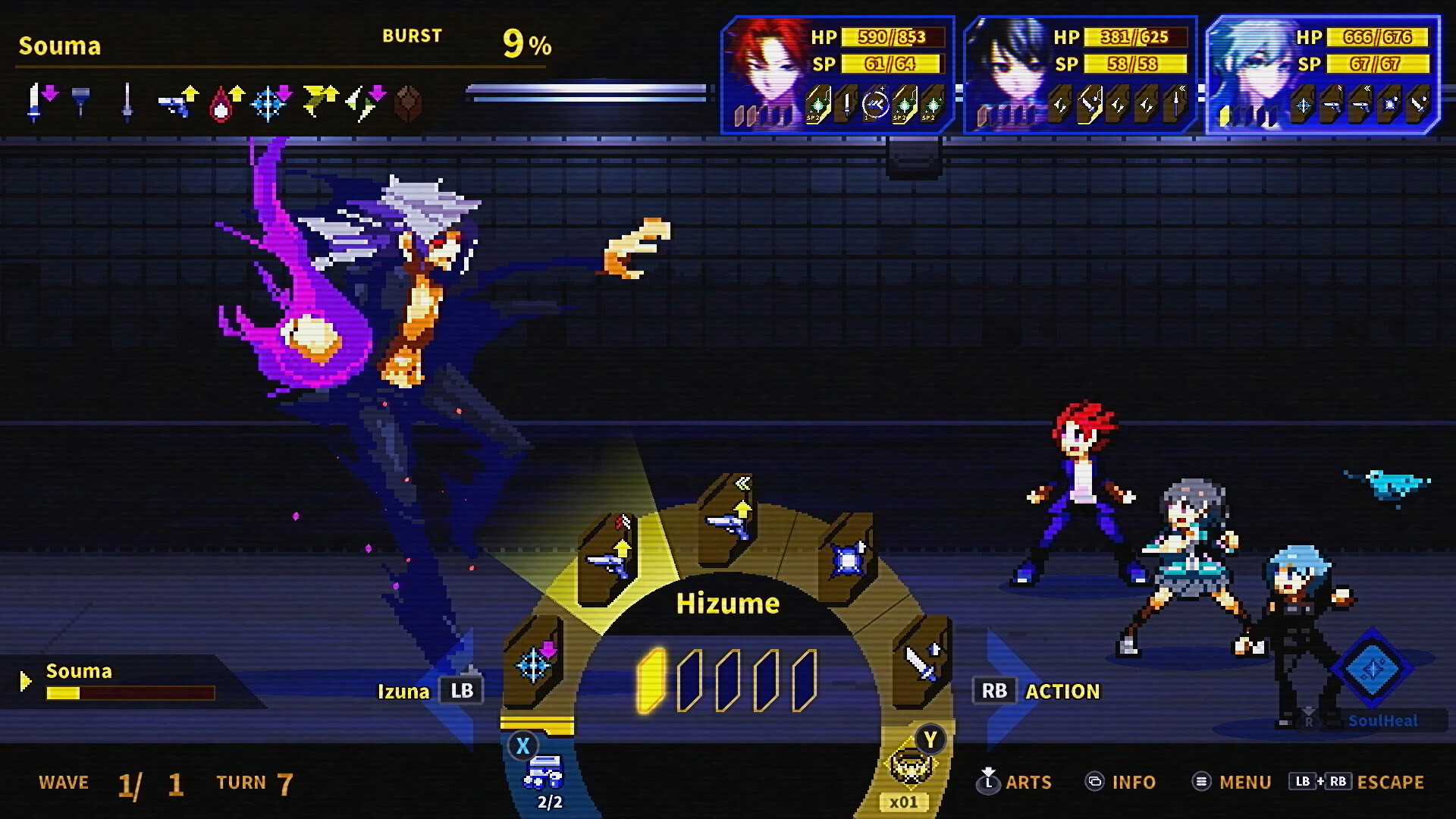Pick the sword attack skill card
Image resolution: width=1456 pixels, height=819 pixels.
point(921,662)
